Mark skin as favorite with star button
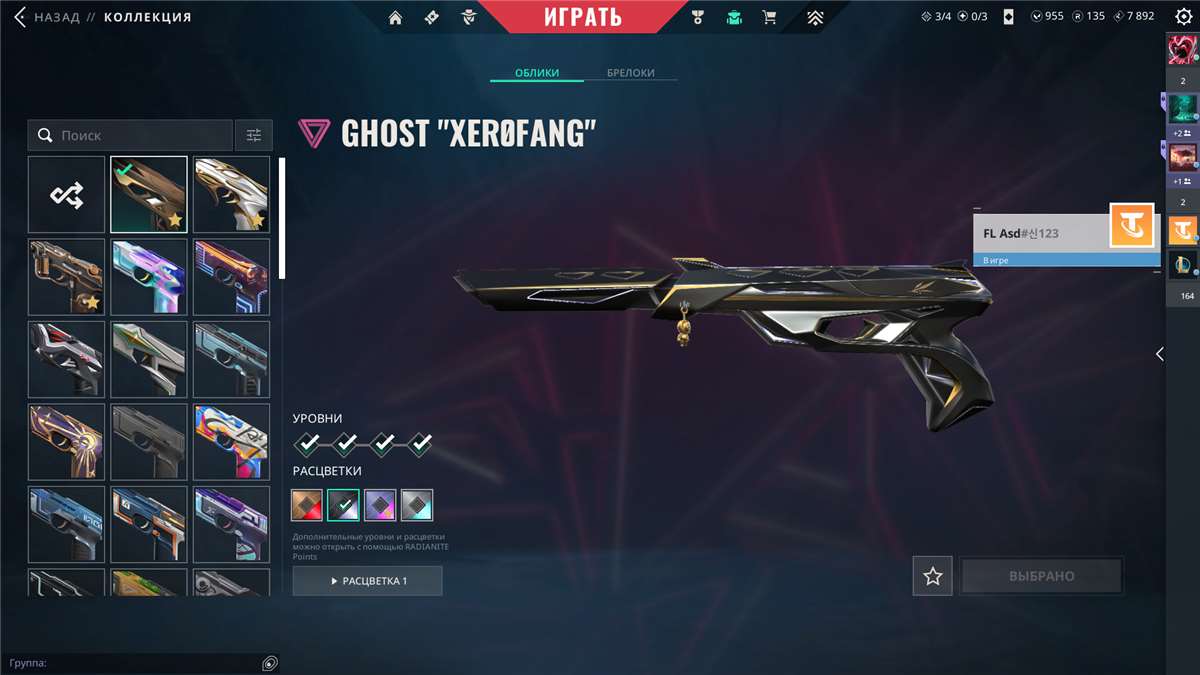Viewport: 1200px width, 675px height. pyautogui.click(x=932, y=576)
